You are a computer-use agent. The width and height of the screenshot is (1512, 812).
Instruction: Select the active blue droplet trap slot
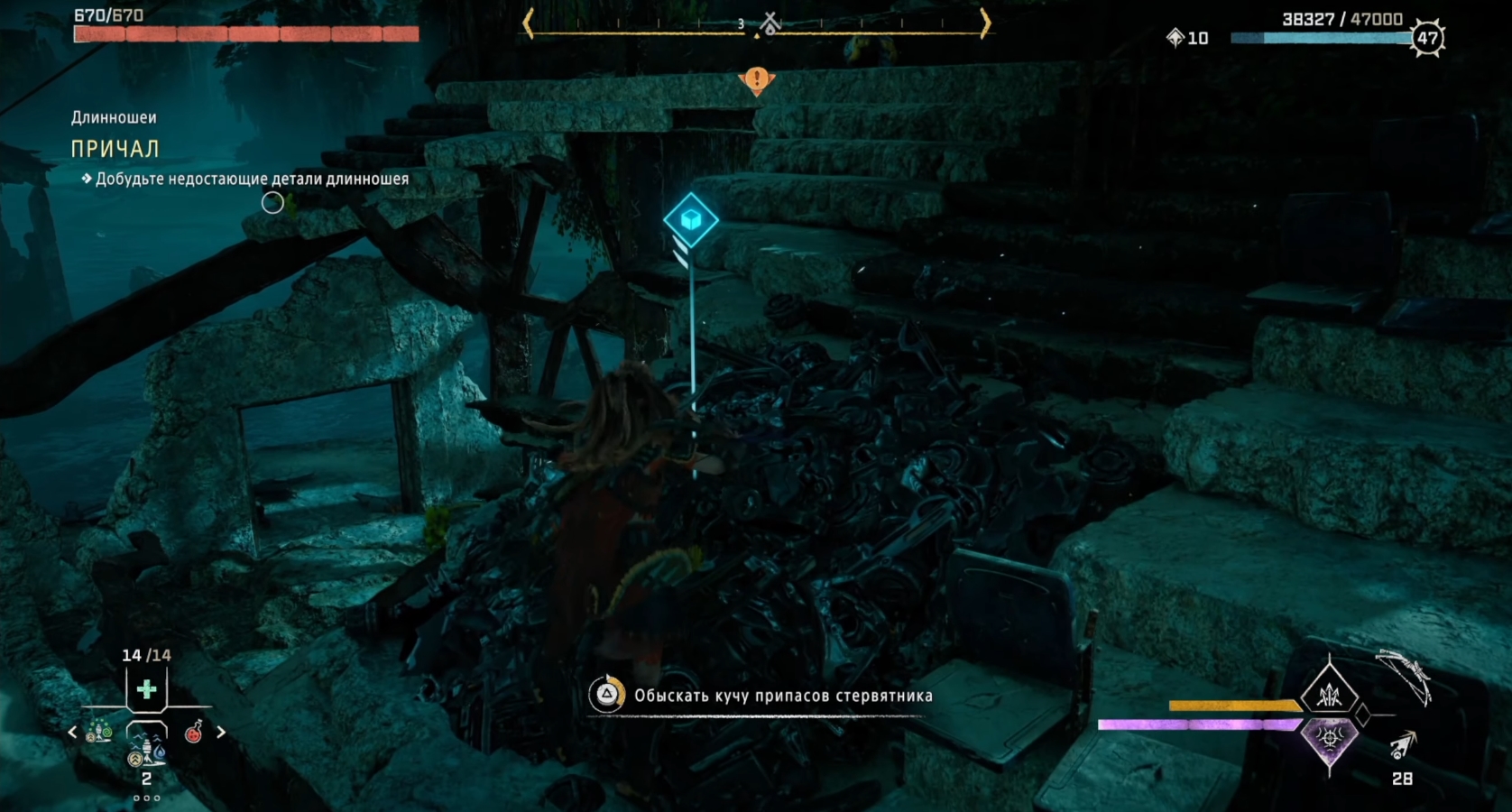click(x=146, y=748)
